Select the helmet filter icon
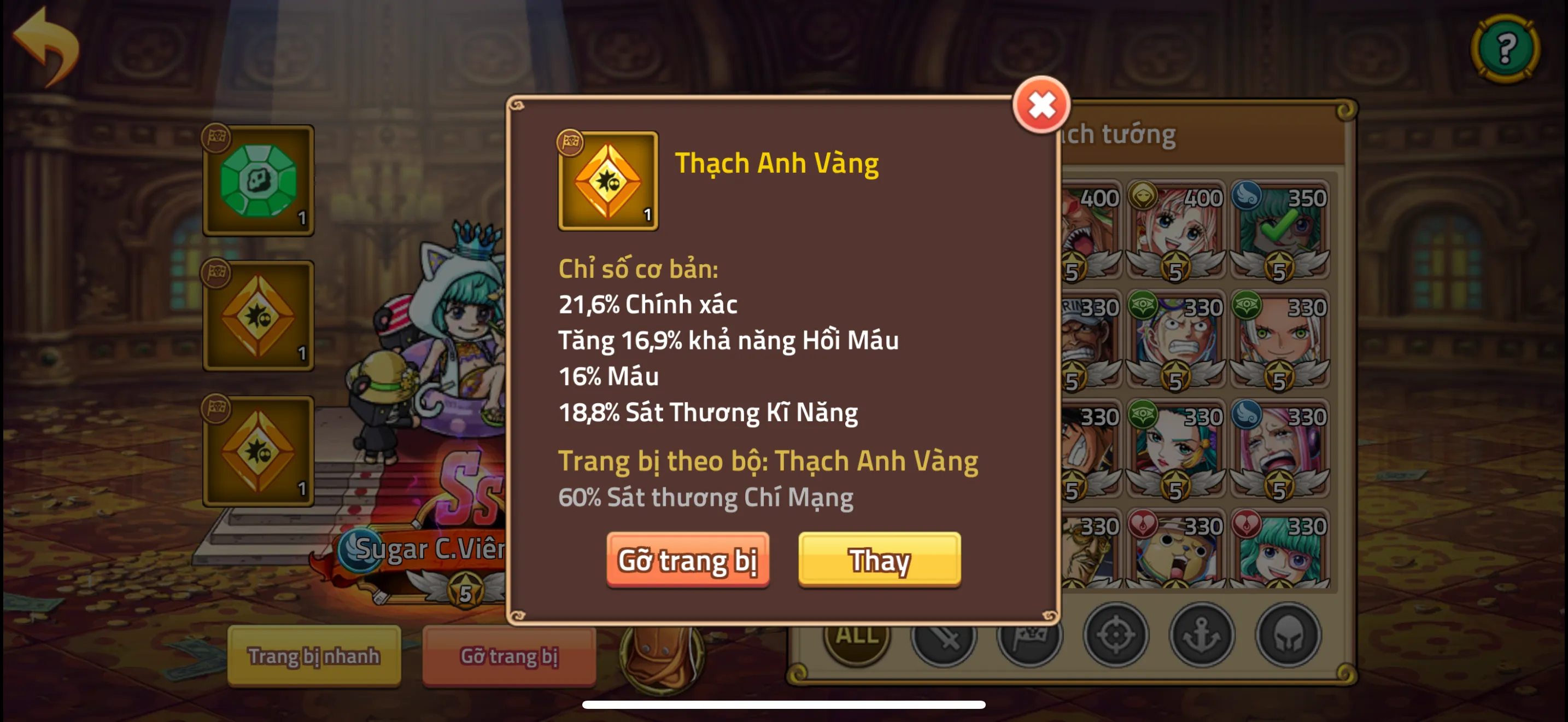 tap(1288, 638)
